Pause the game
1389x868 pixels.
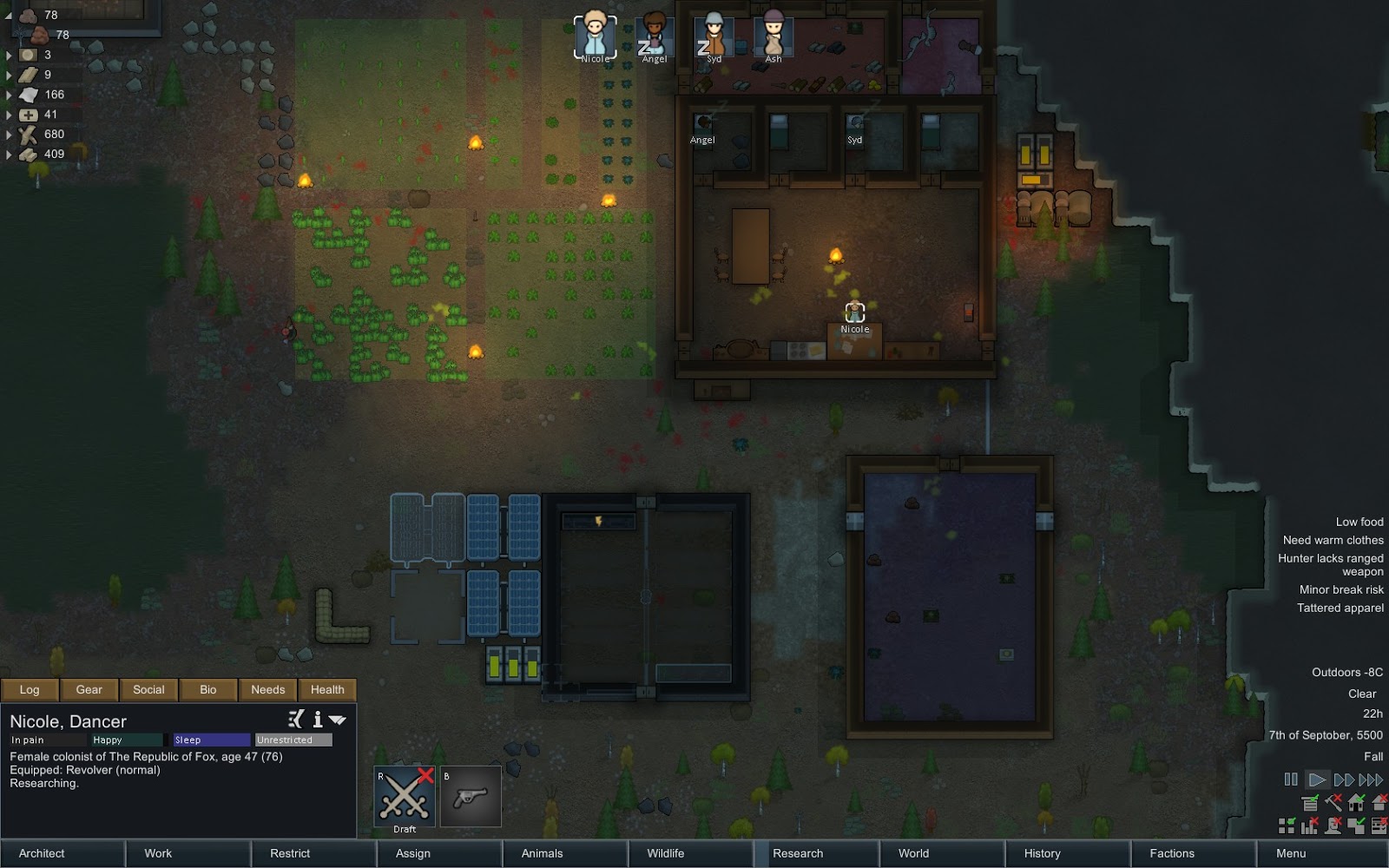(x=1291, y=779)
